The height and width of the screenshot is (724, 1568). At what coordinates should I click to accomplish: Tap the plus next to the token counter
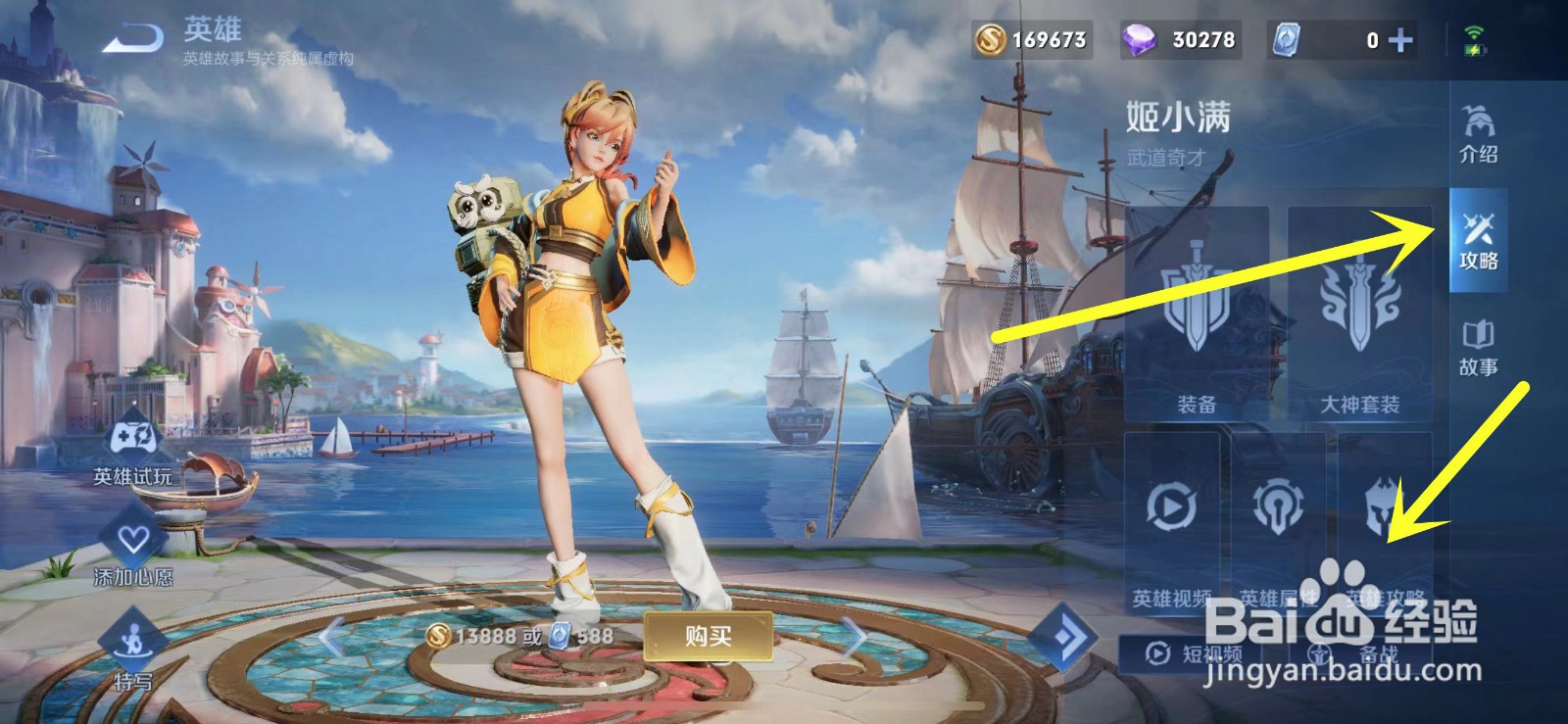click(1399, 41)
